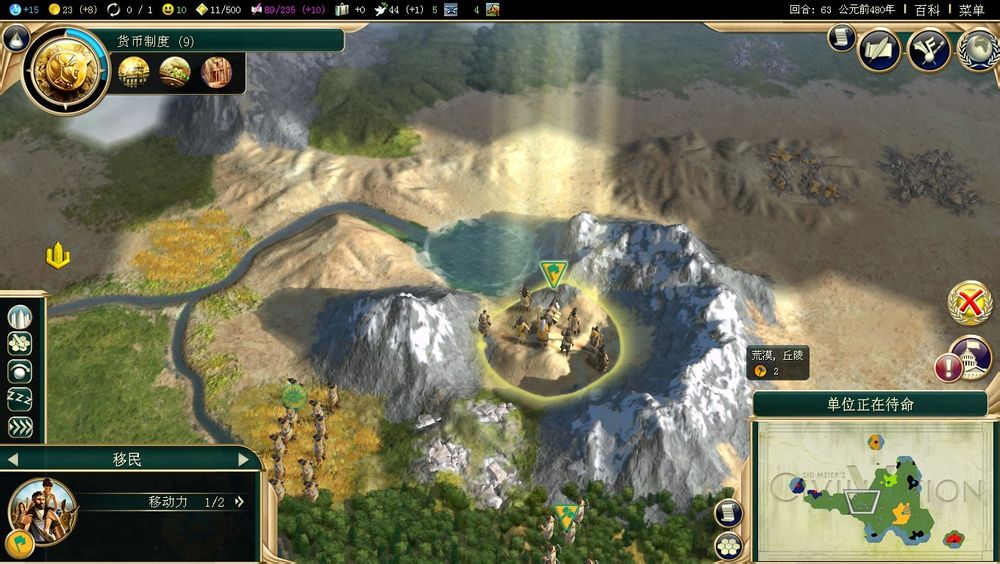Open the 菜单 game menu
The height and width of the screenshot is (564, 1000).
(x=971, y=10)
